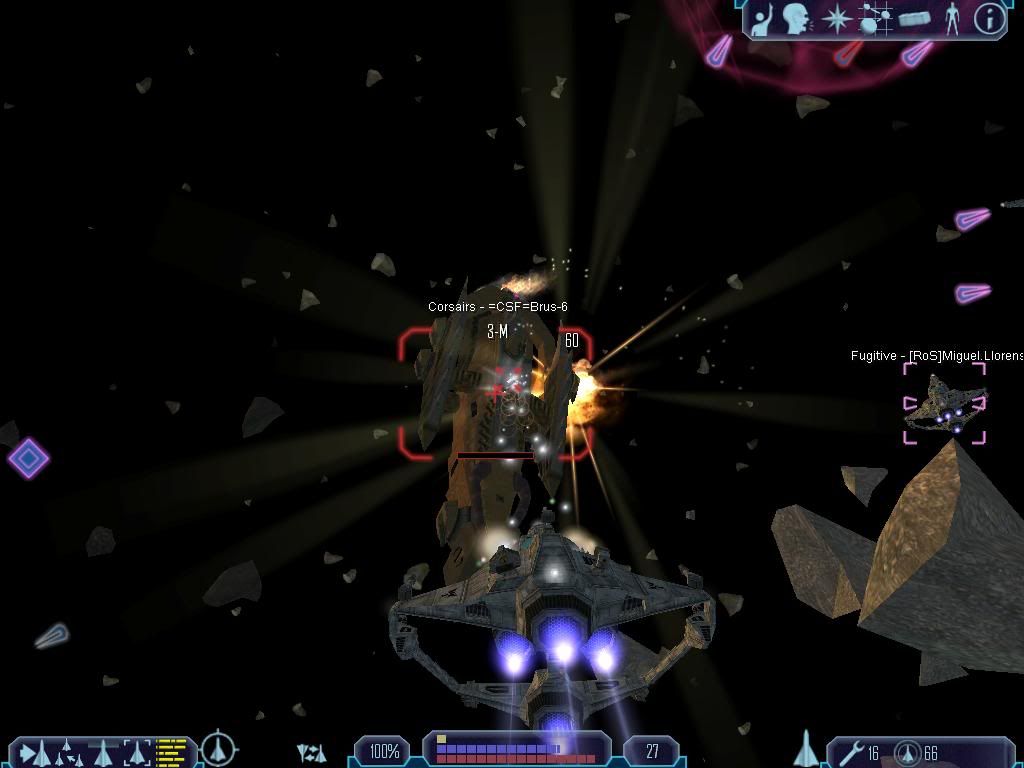Target the Fugitive [RoS]Miguel.Llorens ship bracket
This screenshot has height=768, width=1024.
[x=945, y=403]
